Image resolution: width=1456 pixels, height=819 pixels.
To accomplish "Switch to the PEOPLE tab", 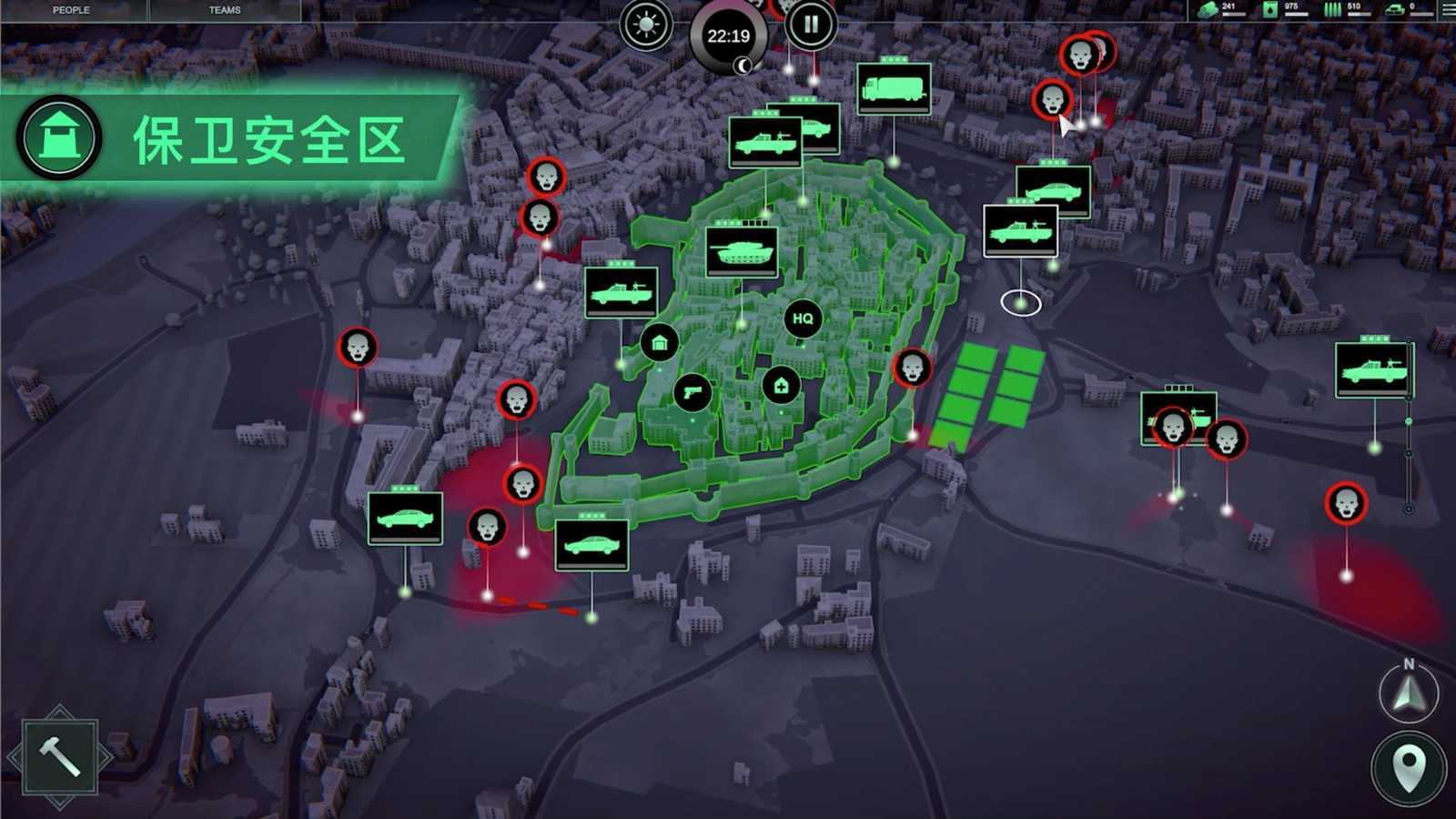I will coord(70,10).
